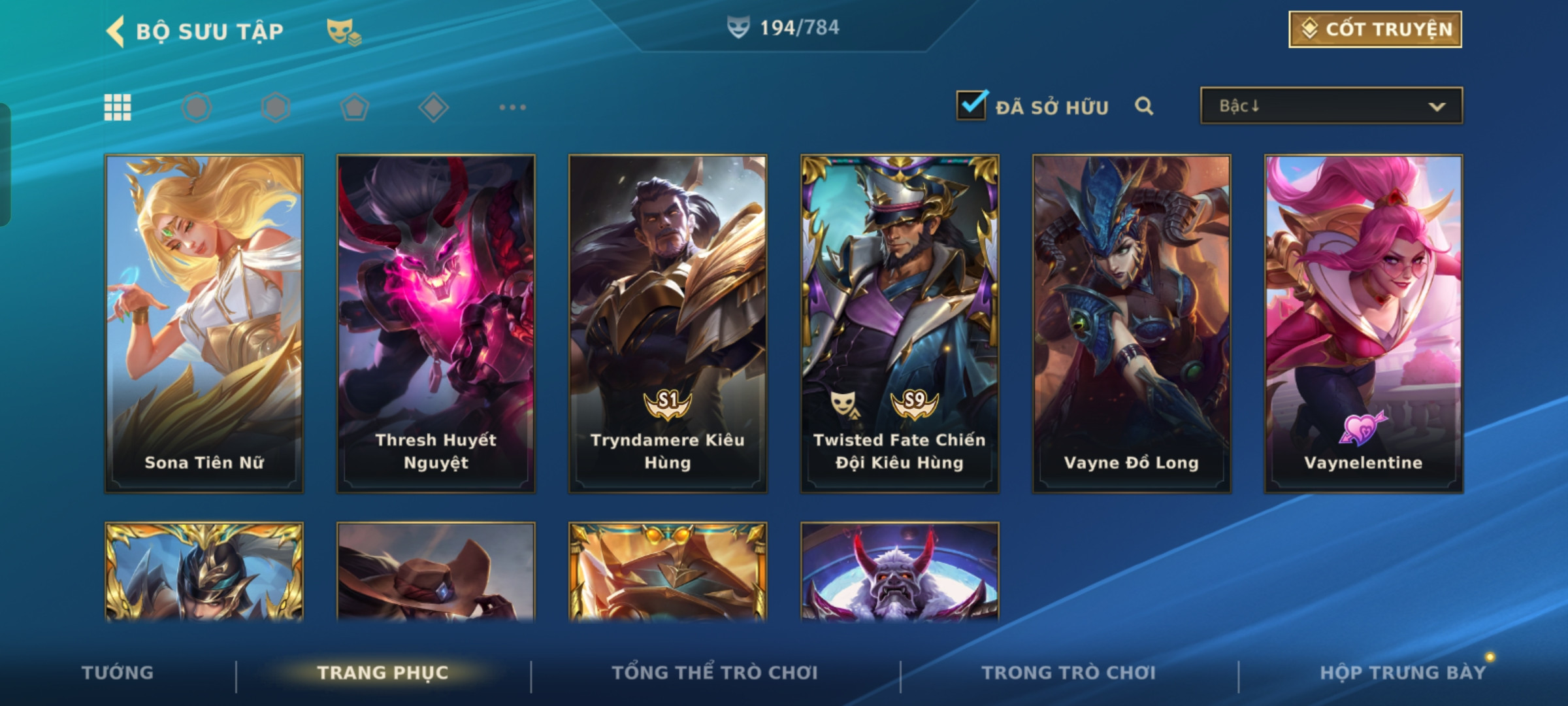Switch to the Tướng tab

tap(118, 672)
